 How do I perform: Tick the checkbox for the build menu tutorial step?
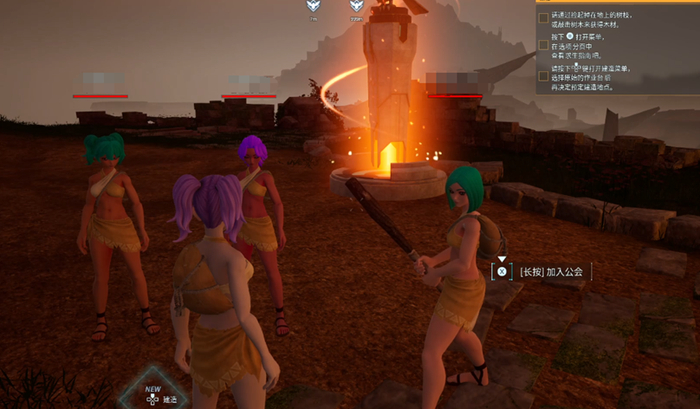pos(543,75)
